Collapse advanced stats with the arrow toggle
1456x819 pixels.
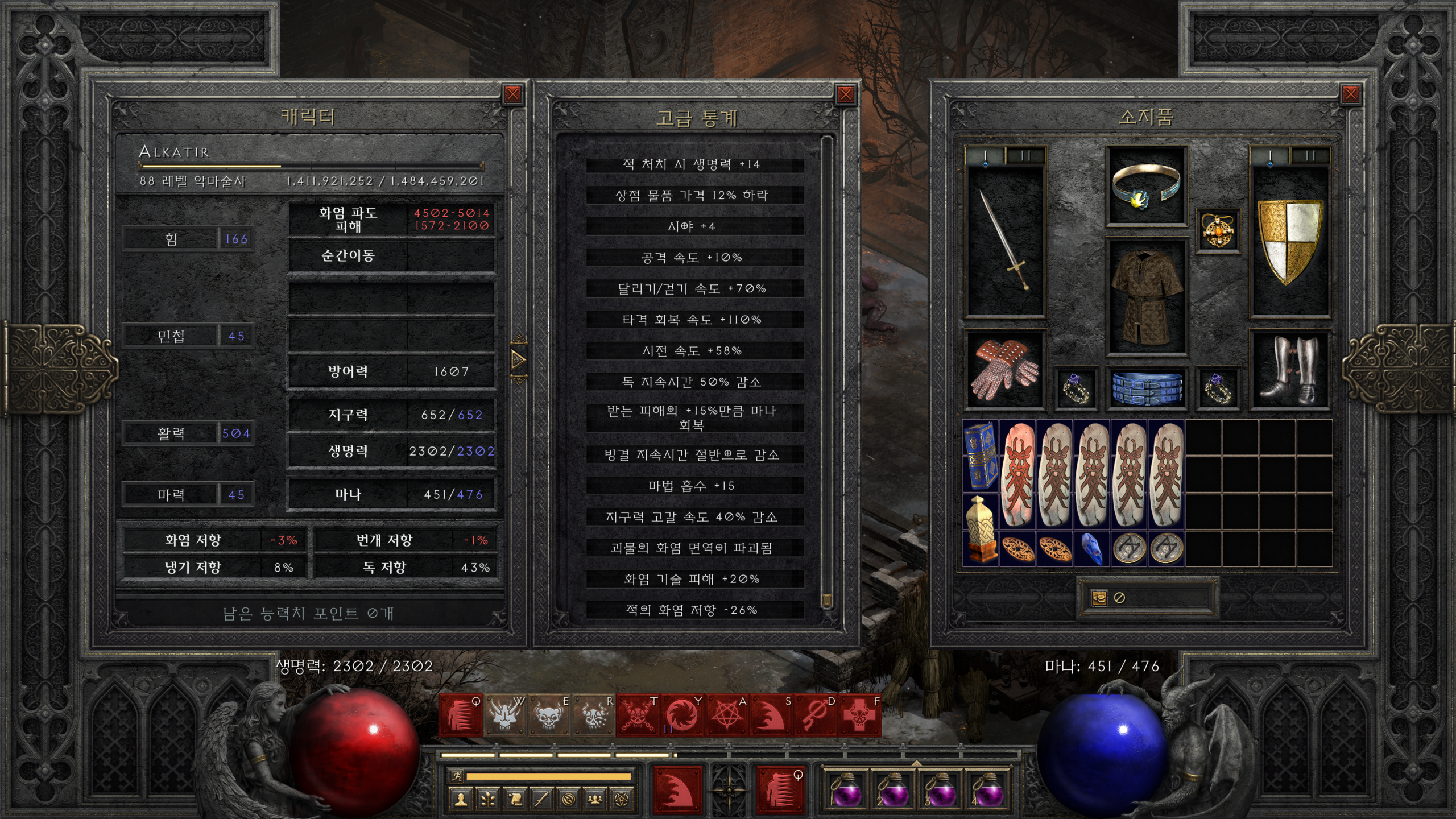(x=518, y=359)
